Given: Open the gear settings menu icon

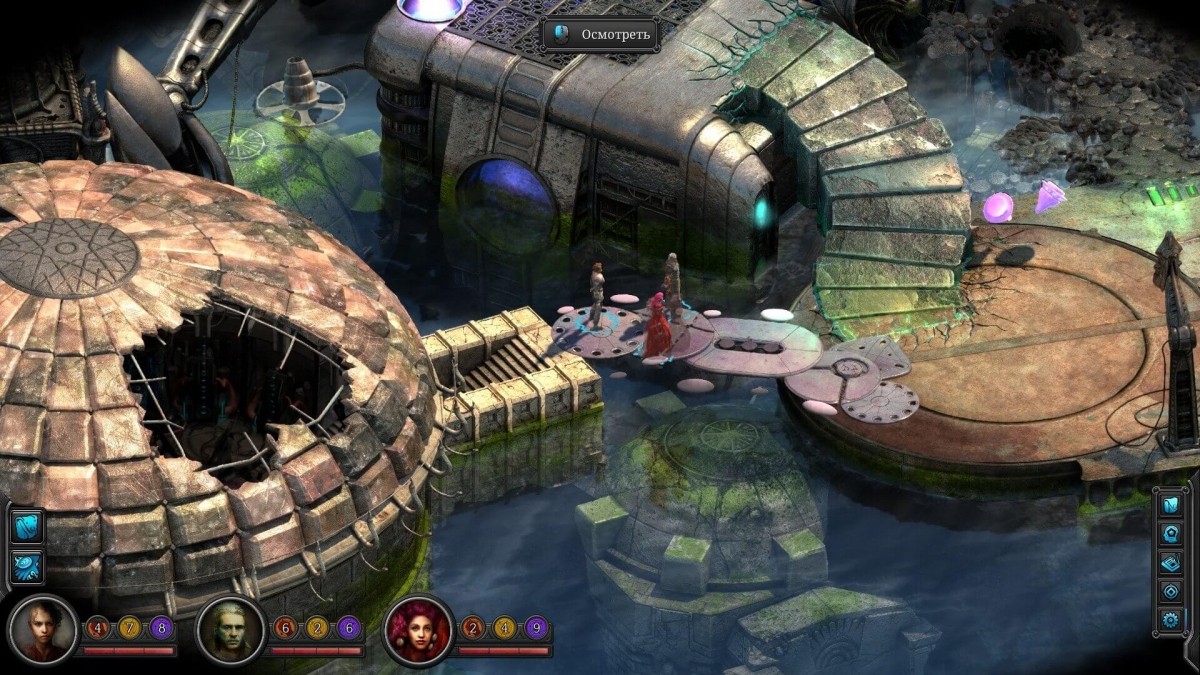Looking at the screenshot, I should (x=1170, y=621).
